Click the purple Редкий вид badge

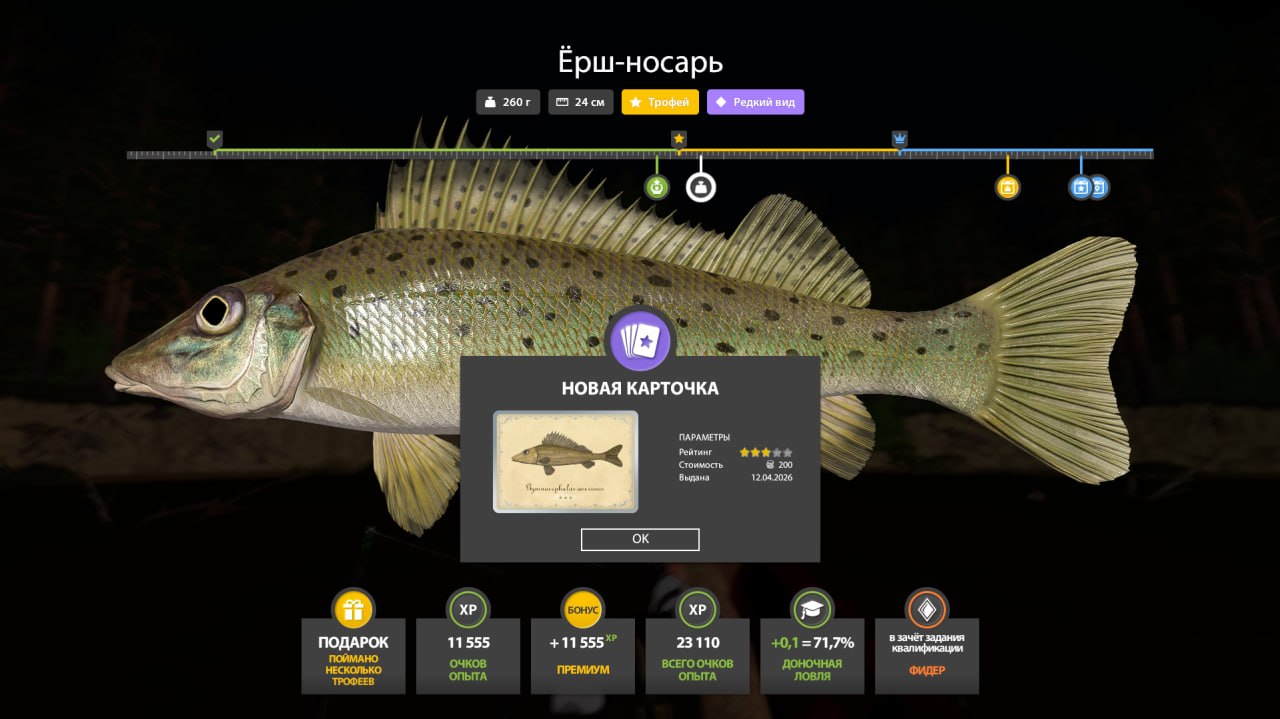click(x=755, y=102)
